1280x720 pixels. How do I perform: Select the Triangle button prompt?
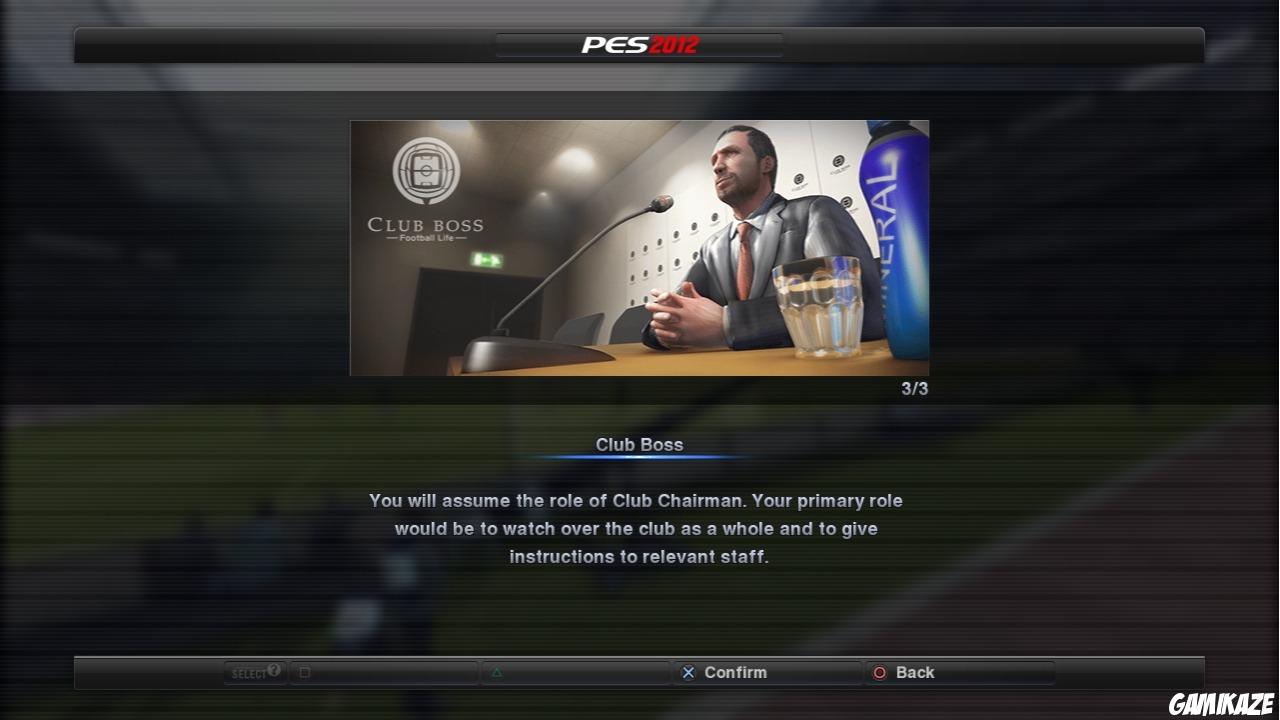496,672
